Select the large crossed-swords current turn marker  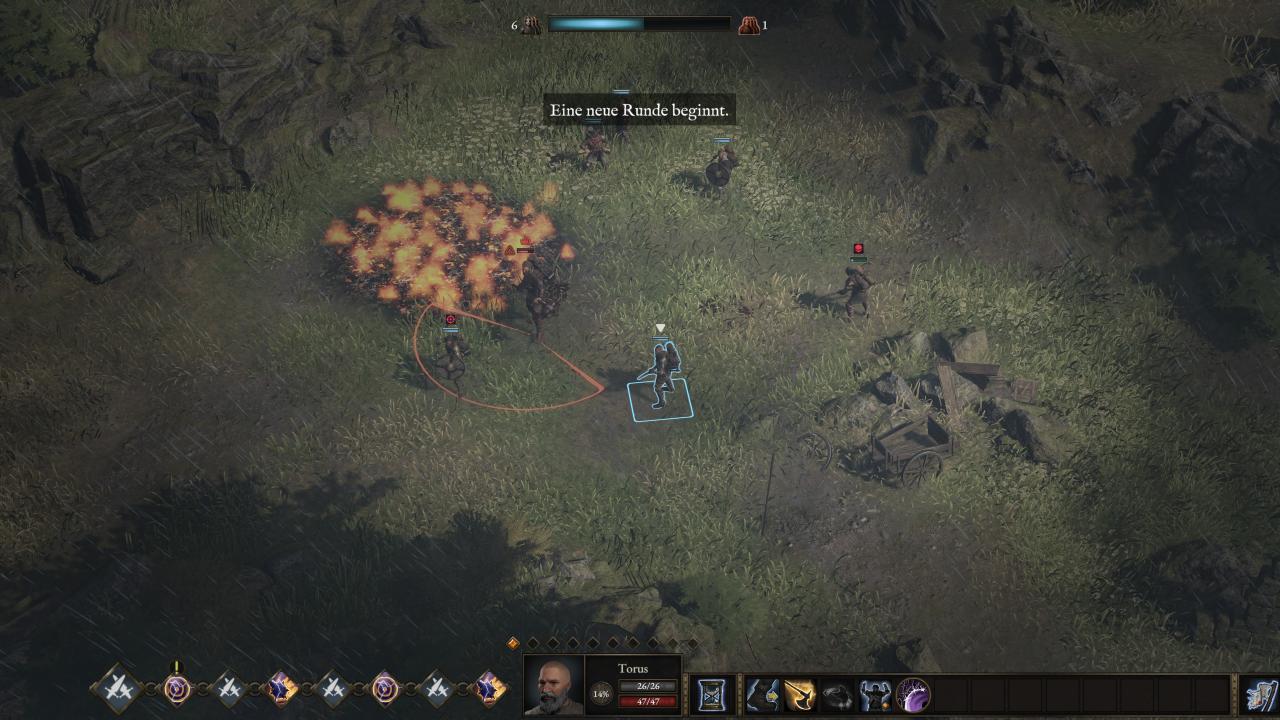(116, 688)
